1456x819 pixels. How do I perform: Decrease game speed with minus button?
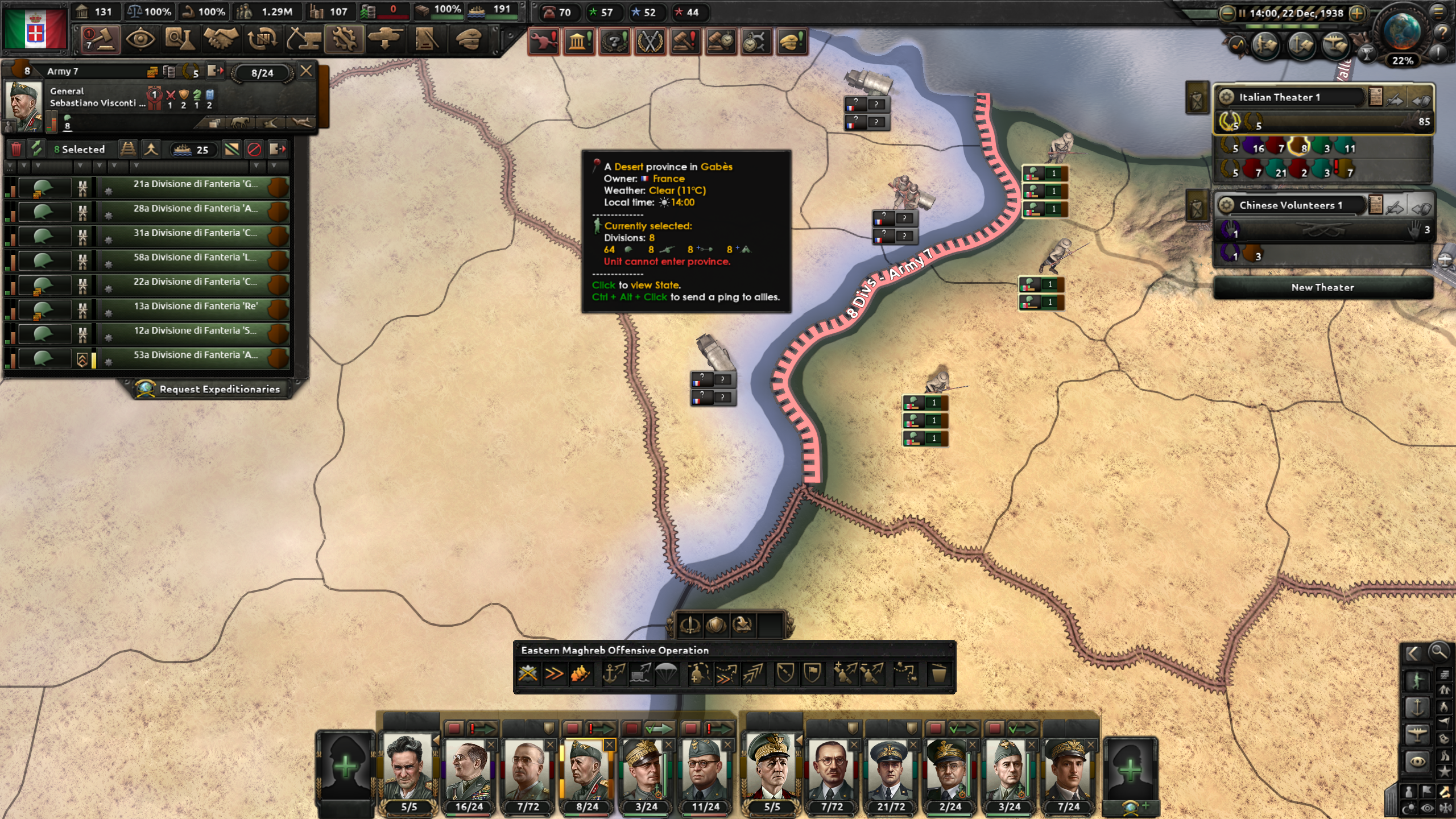point(1228,13)
